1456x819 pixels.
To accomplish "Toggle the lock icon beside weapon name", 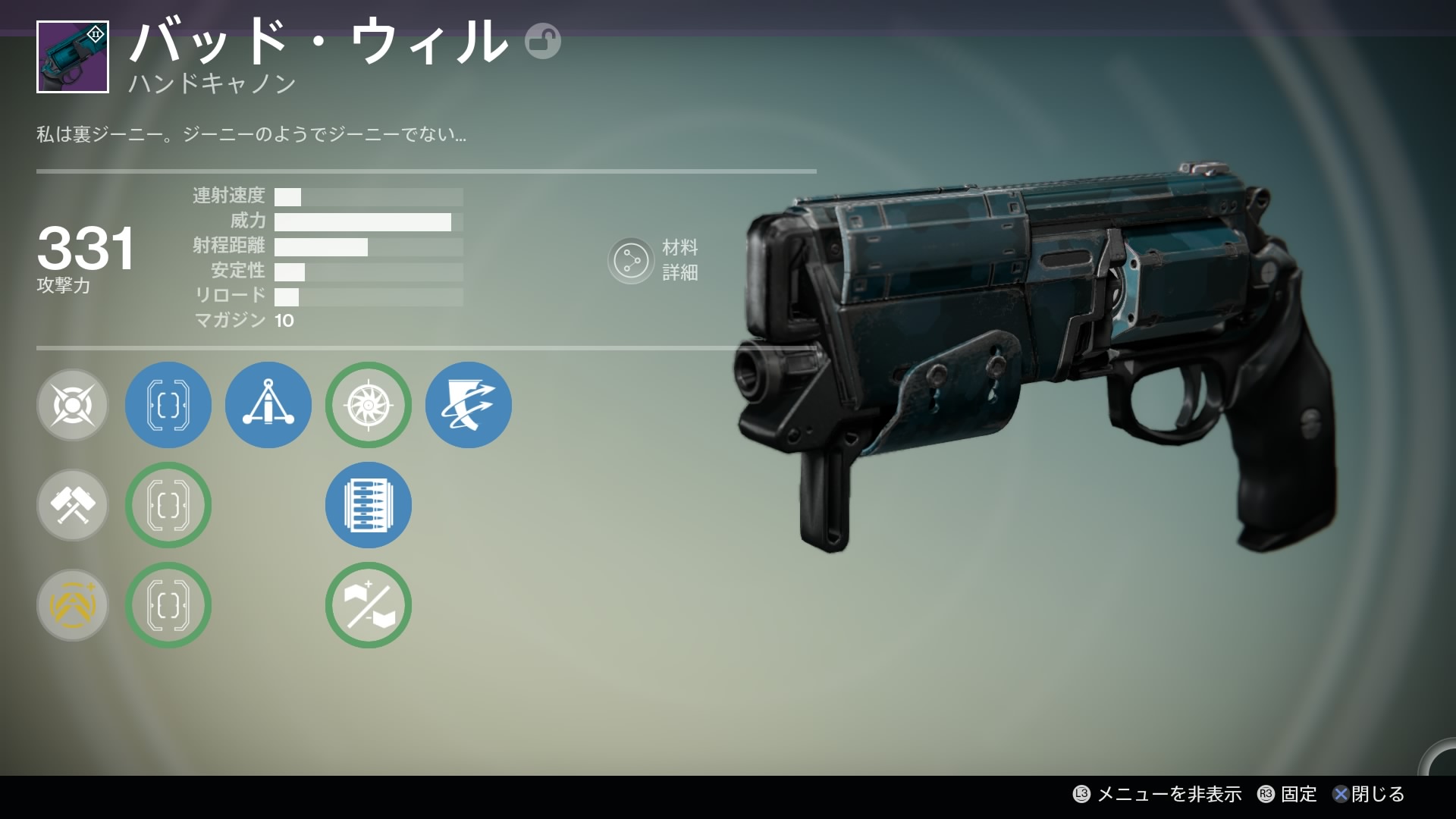I will 543,41.
